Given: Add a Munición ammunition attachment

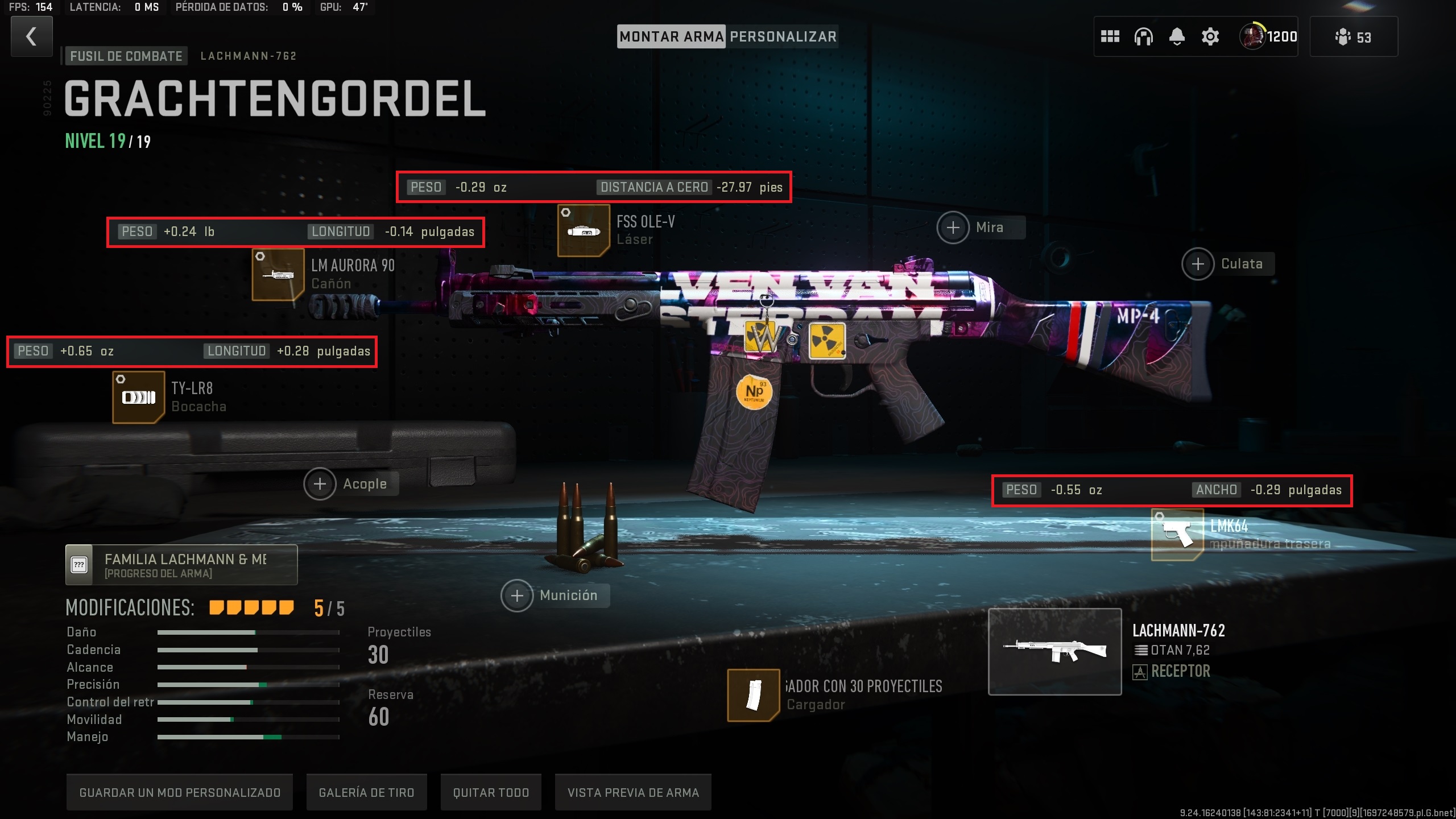Looking at the screenshot, I should point(517,595).
